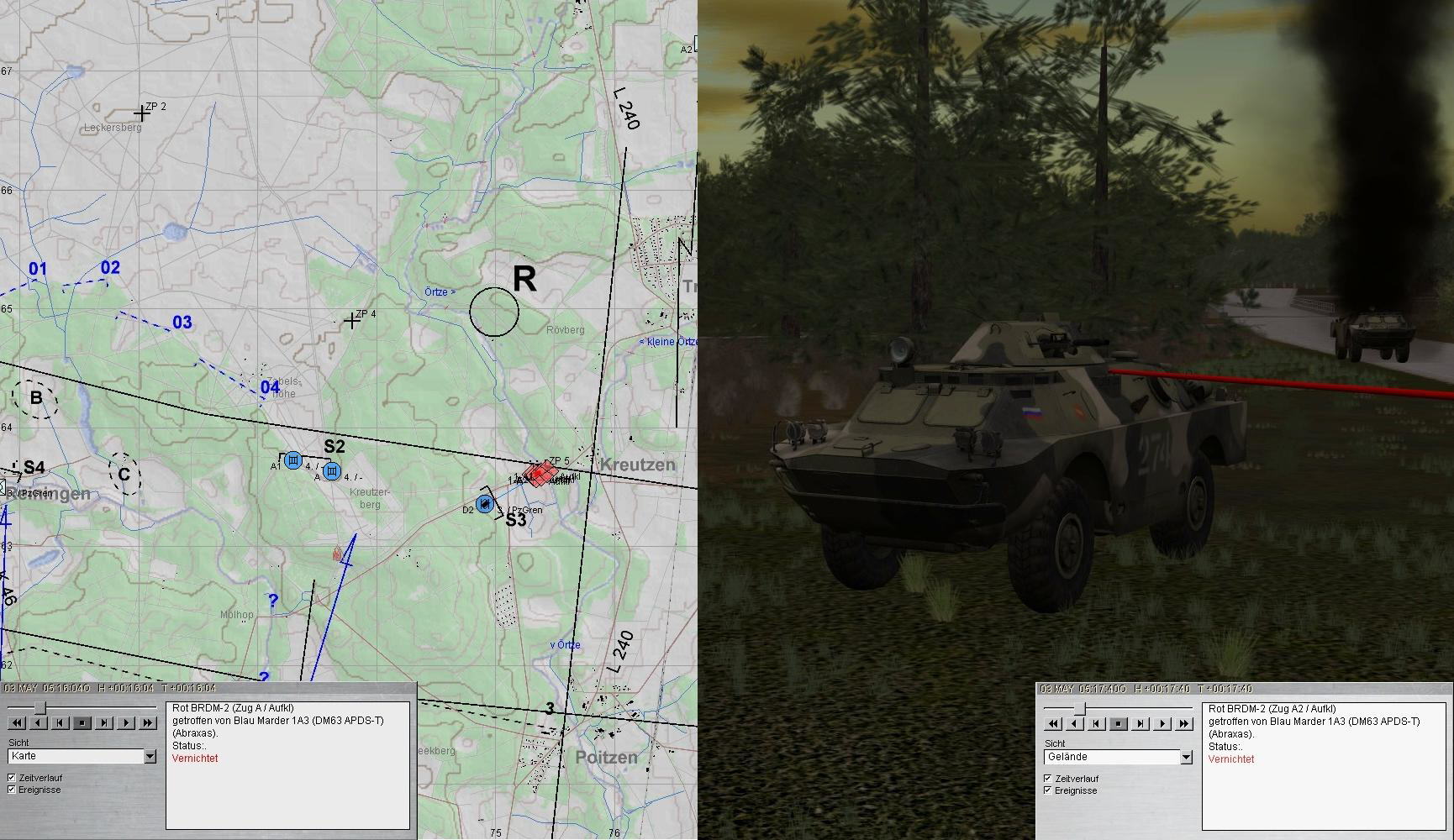Select the blue D2 PzGren unit marker

pos(484,504)
